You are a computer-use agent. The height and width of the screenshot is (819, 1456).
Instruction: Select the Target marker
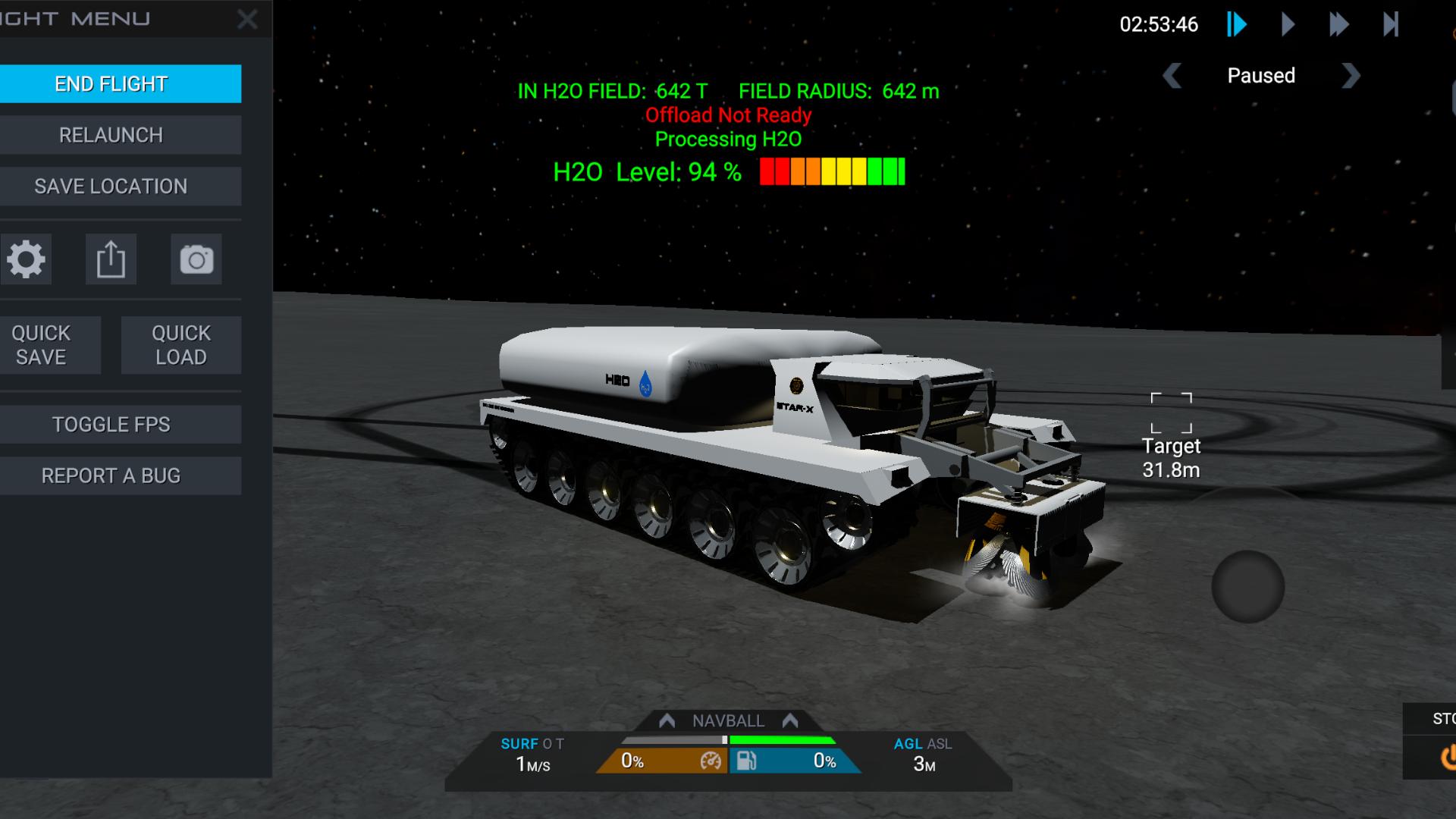click(x=1171, y=413)
